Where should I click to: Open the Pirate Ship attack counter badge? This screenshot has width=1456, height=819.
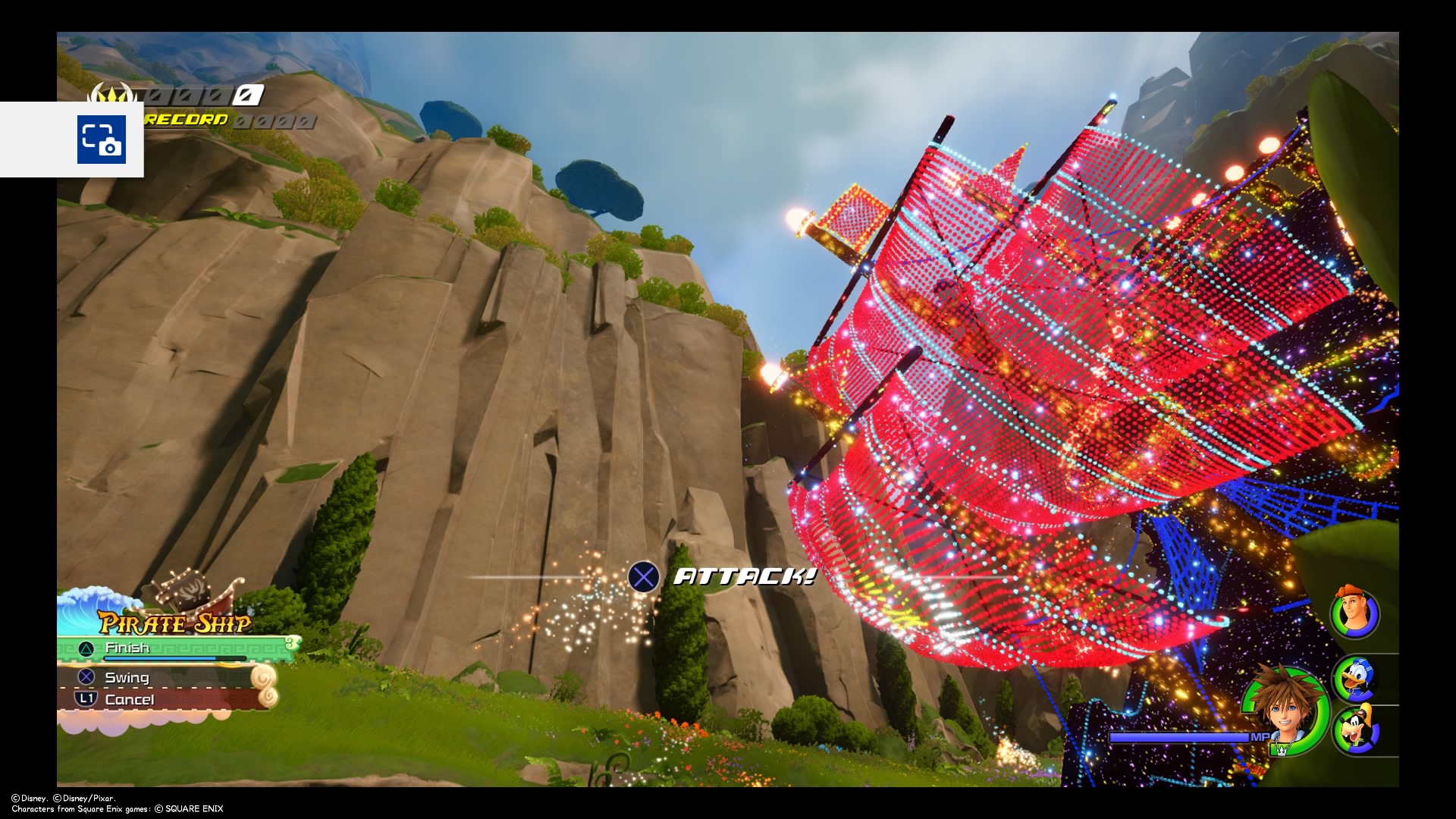pos(292,644)
